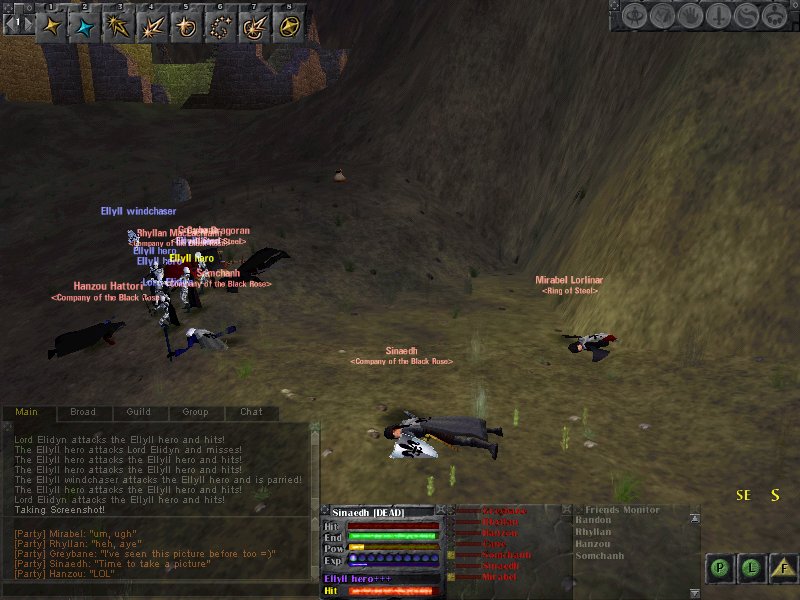
Task: Use the blue star ability in slot 2
Action: (x=85, y=25)
